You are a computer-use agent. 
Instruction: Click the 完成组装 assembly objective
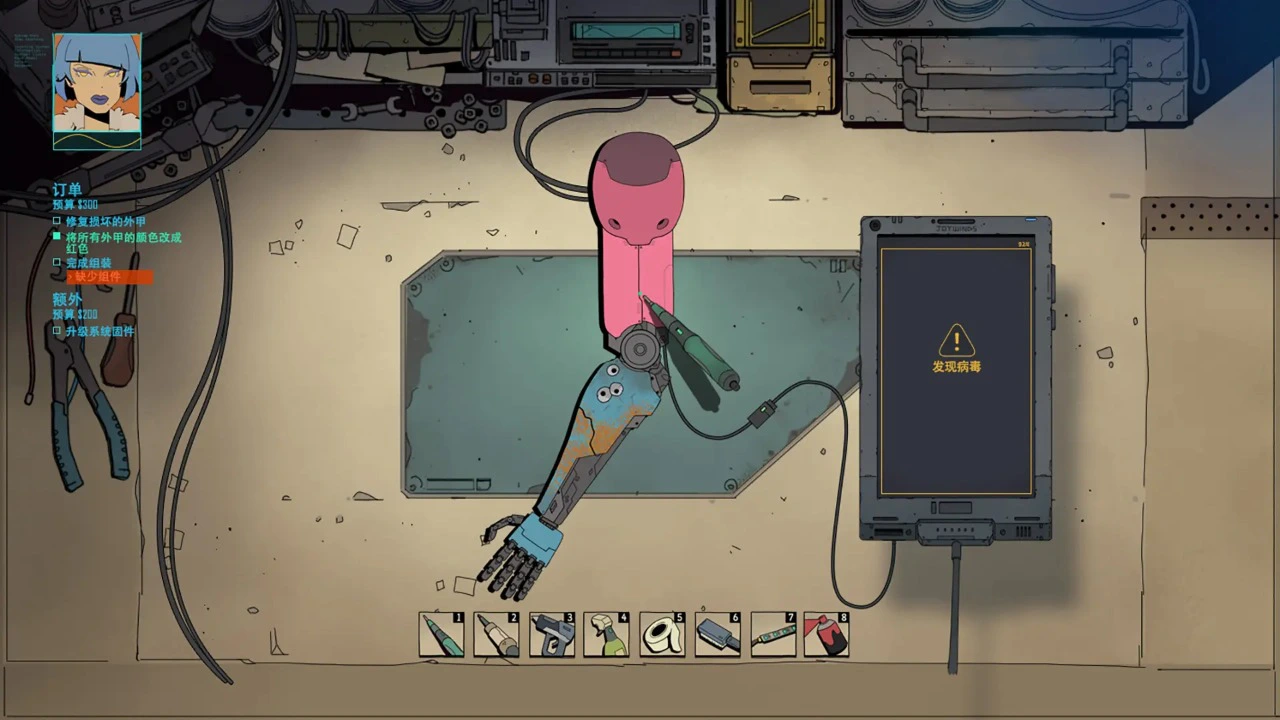(x=89, y=263)
